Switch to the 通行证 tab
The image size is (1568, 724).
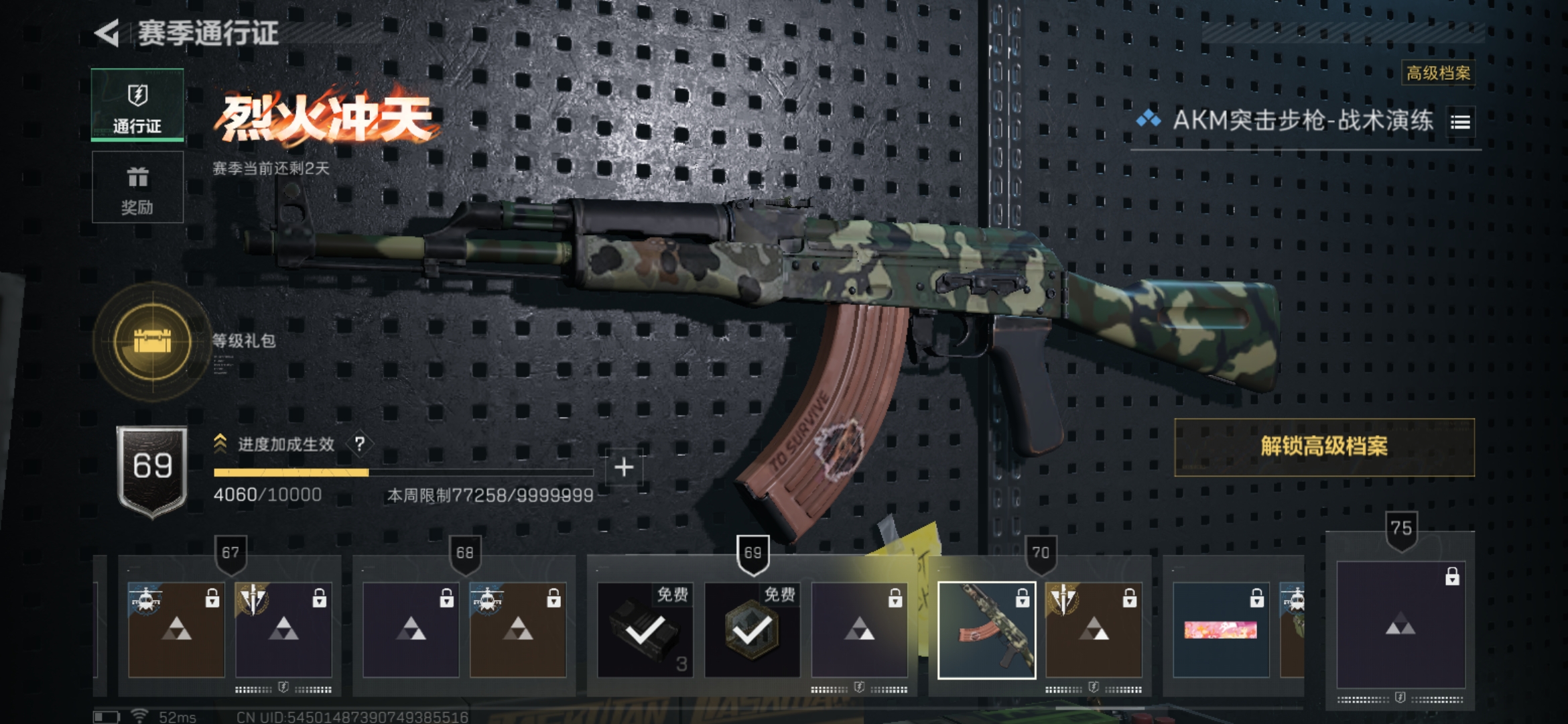click(137, 105)
